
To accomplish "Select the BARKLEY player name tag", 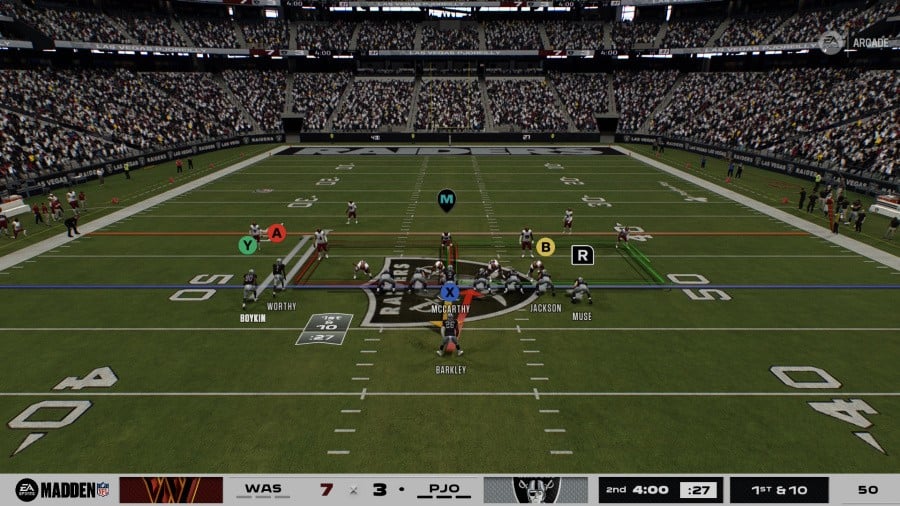I will click(x=451, y=369).
